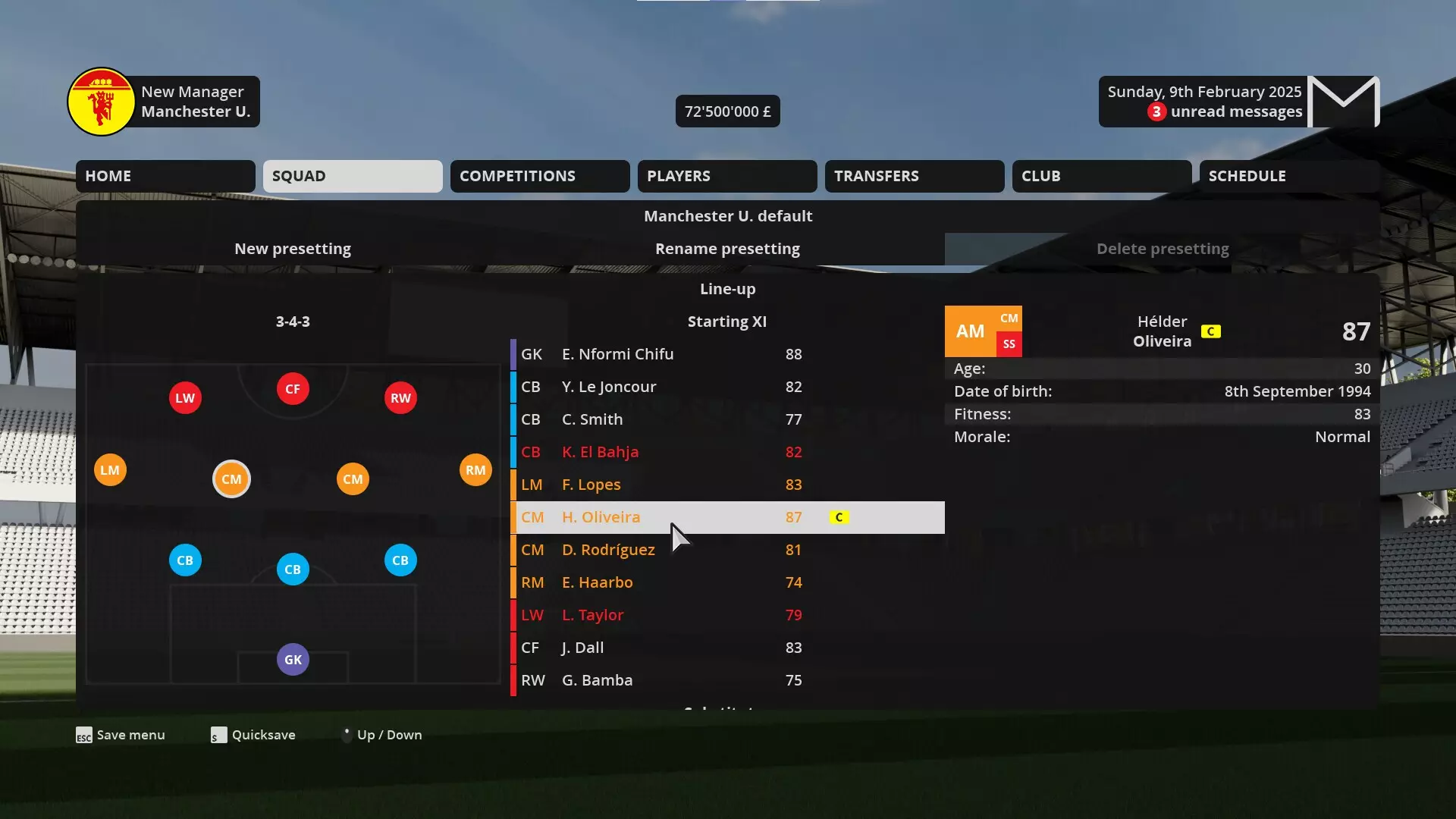Select the middle blue CB circle

click(292, 568)
